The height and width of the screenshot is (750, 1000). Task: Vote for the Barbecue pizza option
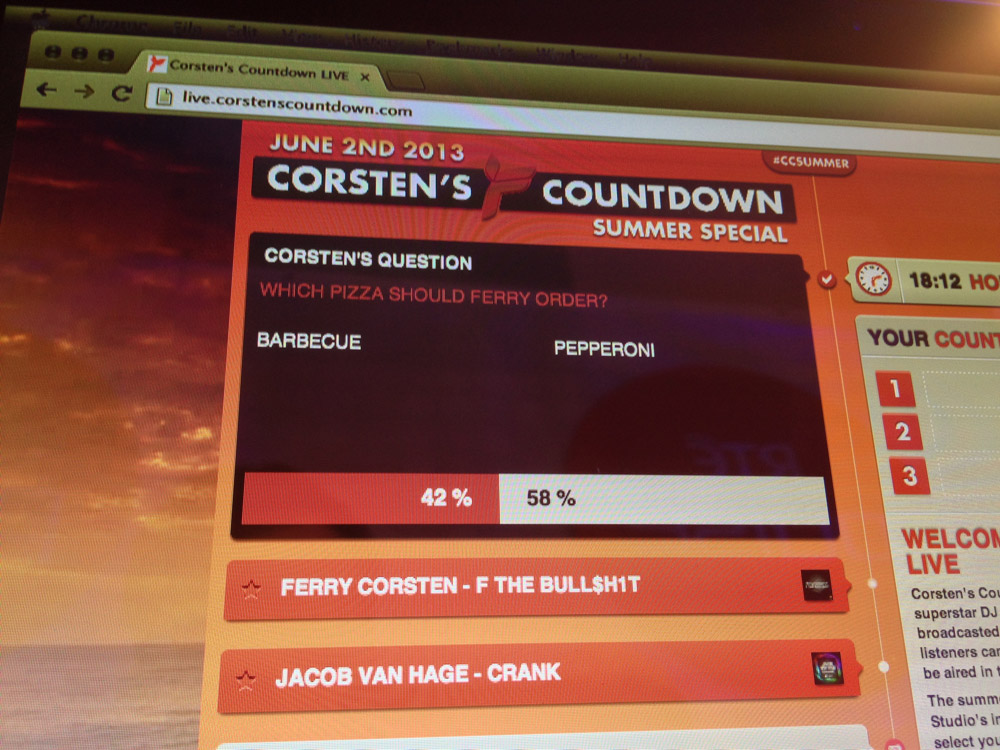309,340
